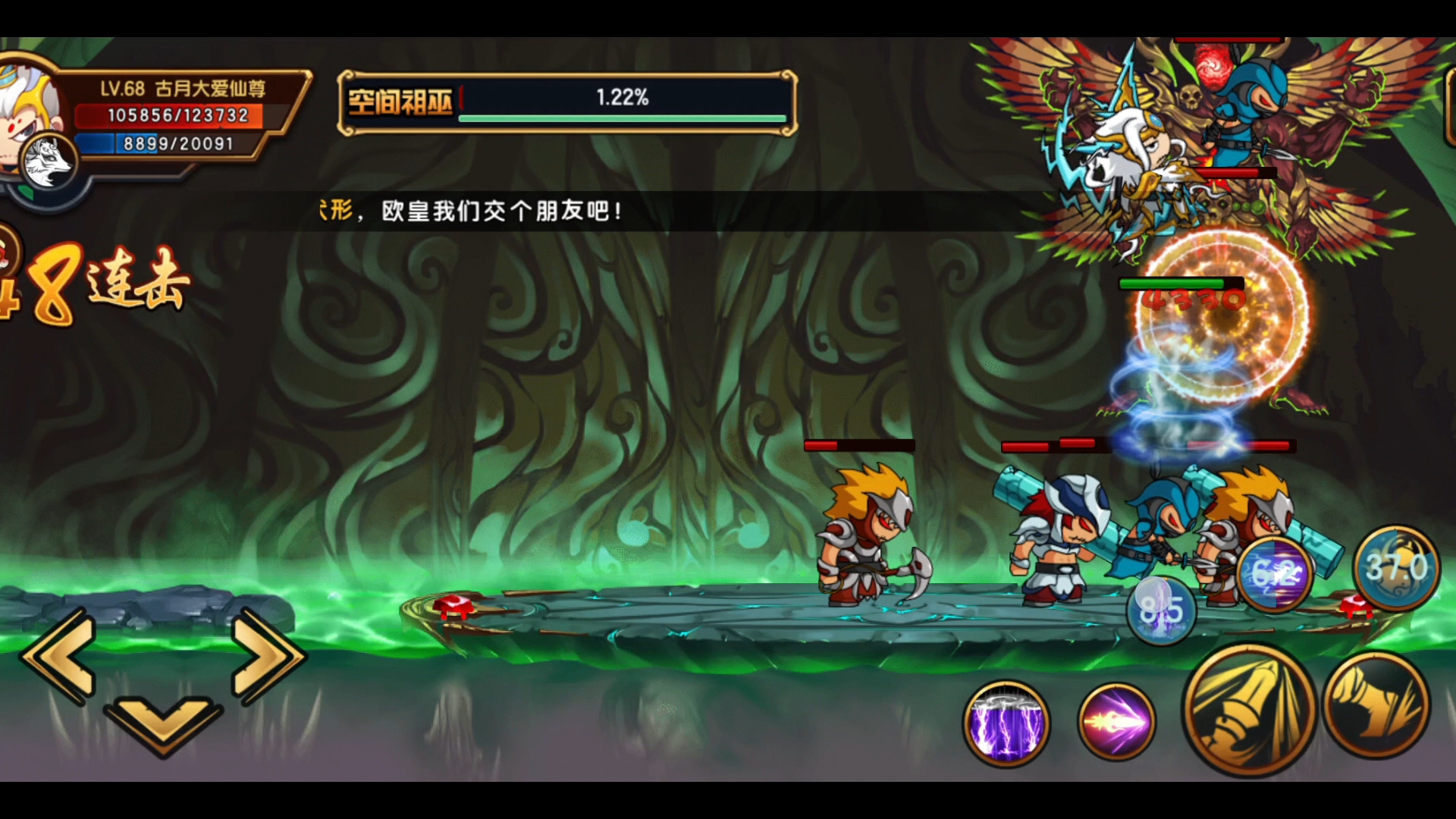Cast the purple energy spear skill

(1116, 721)
